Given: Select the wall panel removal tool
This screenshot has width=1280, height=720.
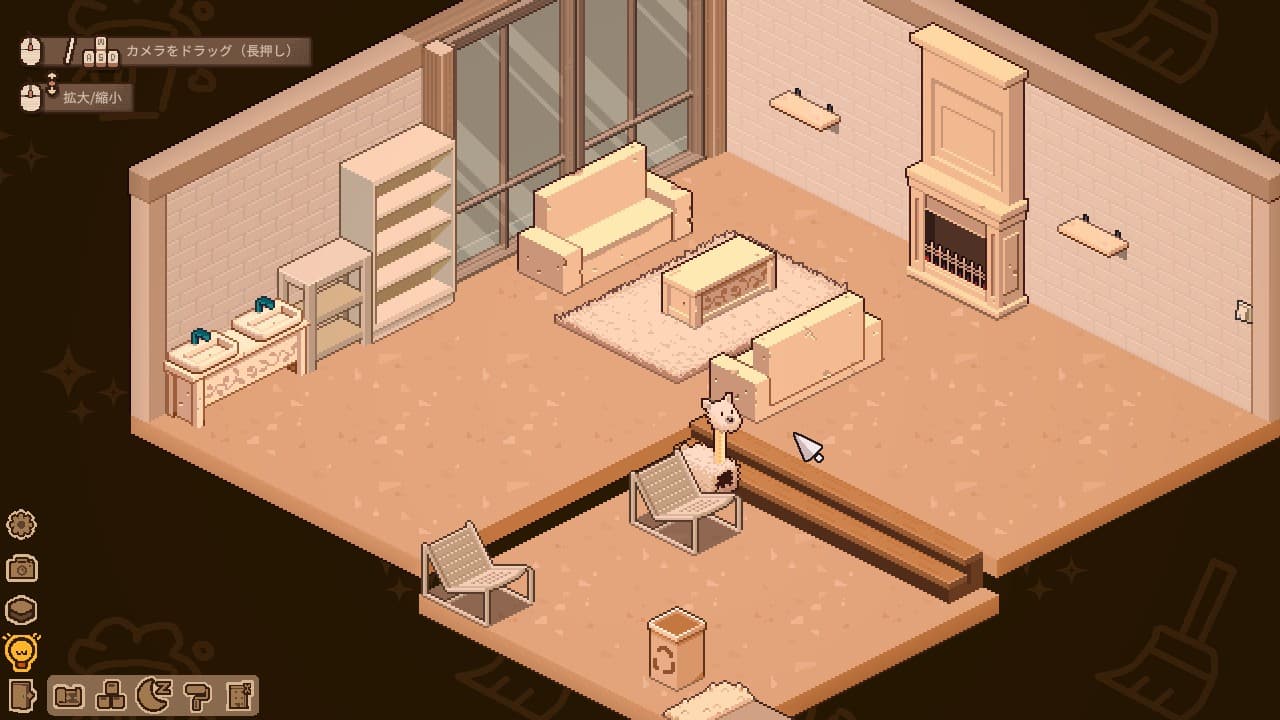Looking at the screenshot, I should click(238, 695).
